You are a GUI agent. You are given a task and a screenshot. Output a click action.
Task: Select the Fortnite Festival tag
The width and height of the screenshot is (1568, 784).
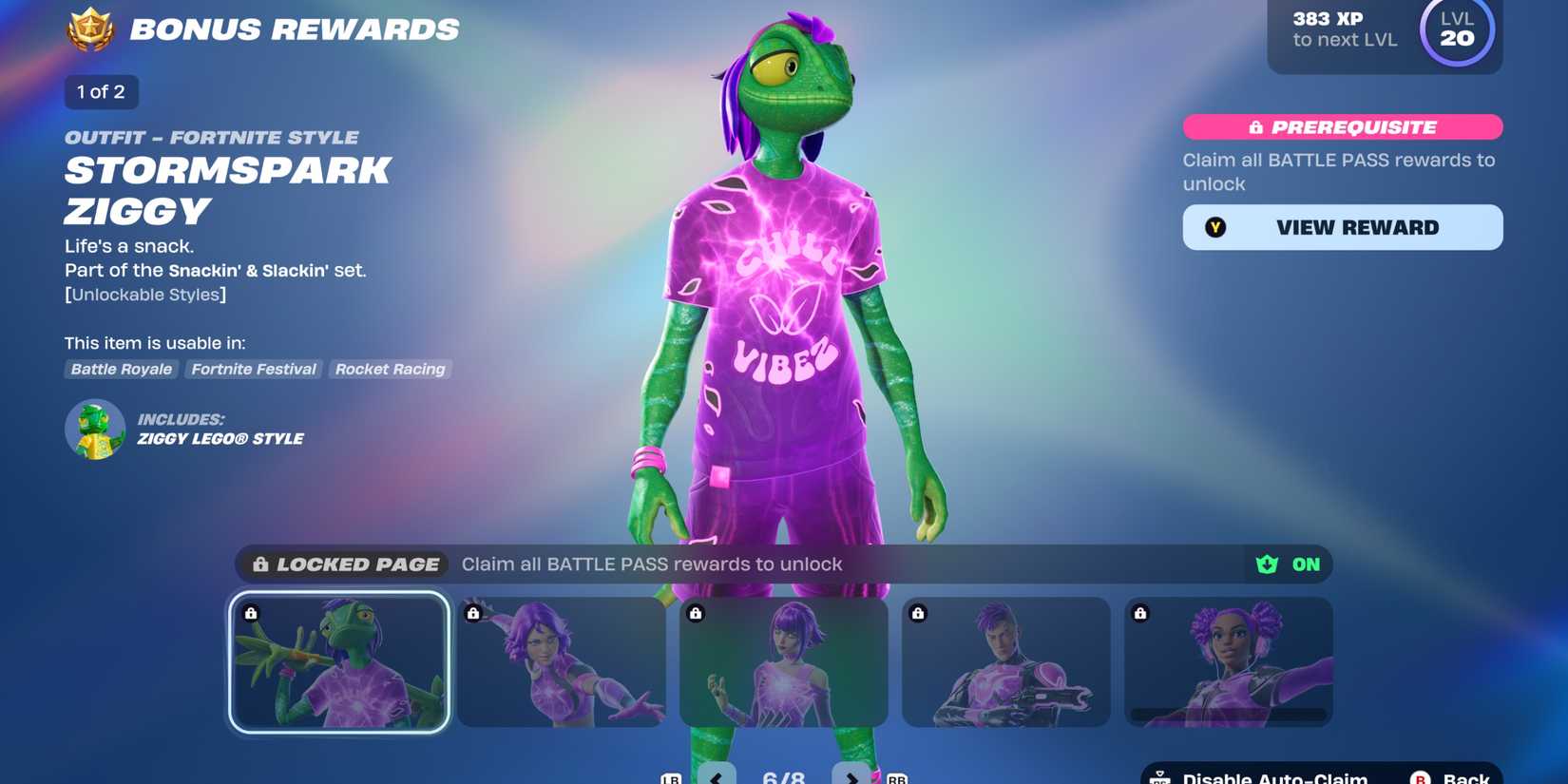point(253,370)
